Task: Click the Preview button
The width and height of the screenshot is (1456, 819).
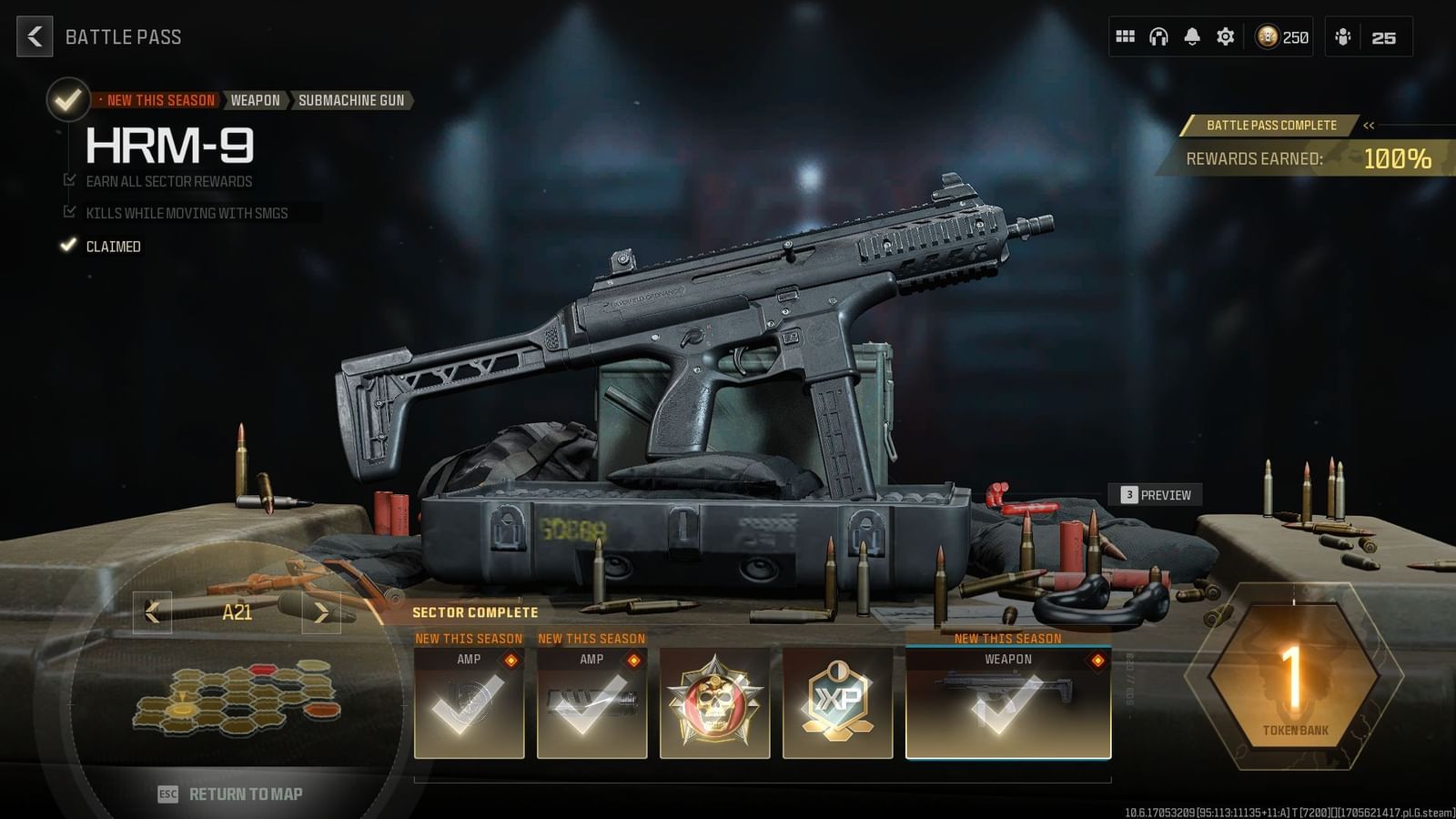Action: 1157,495
